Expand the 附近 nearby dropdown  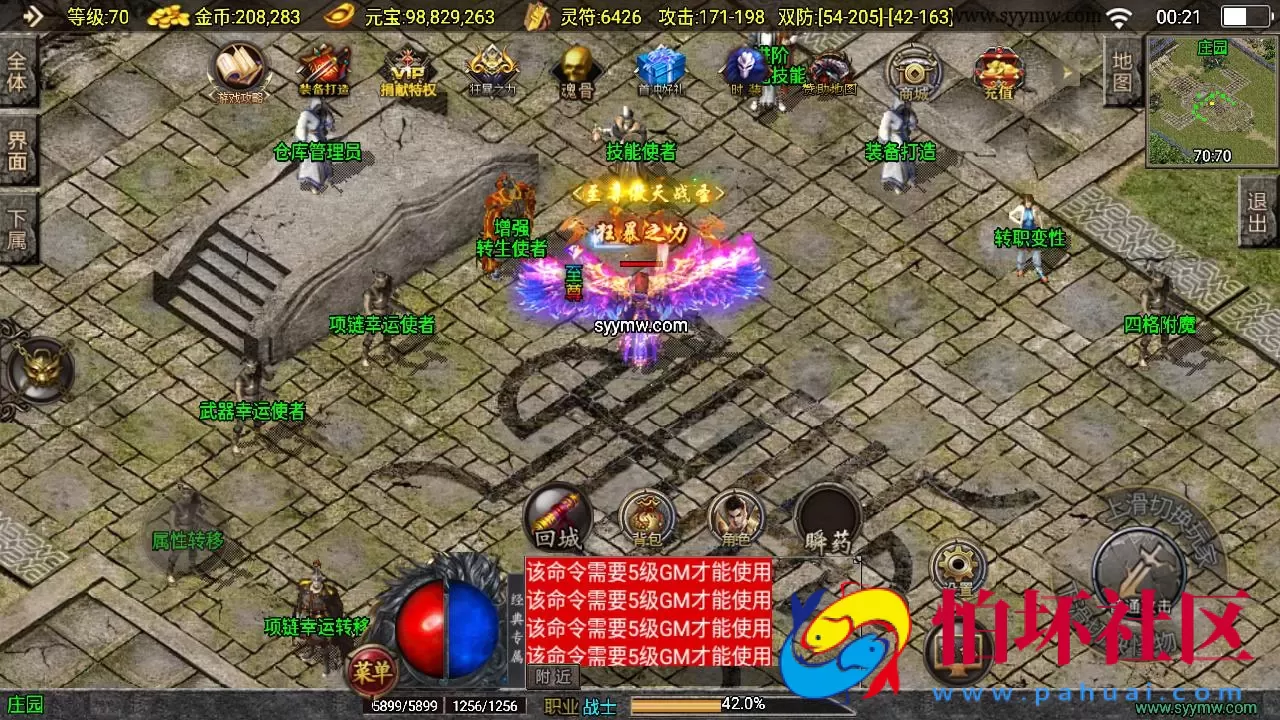click(552, 677)
